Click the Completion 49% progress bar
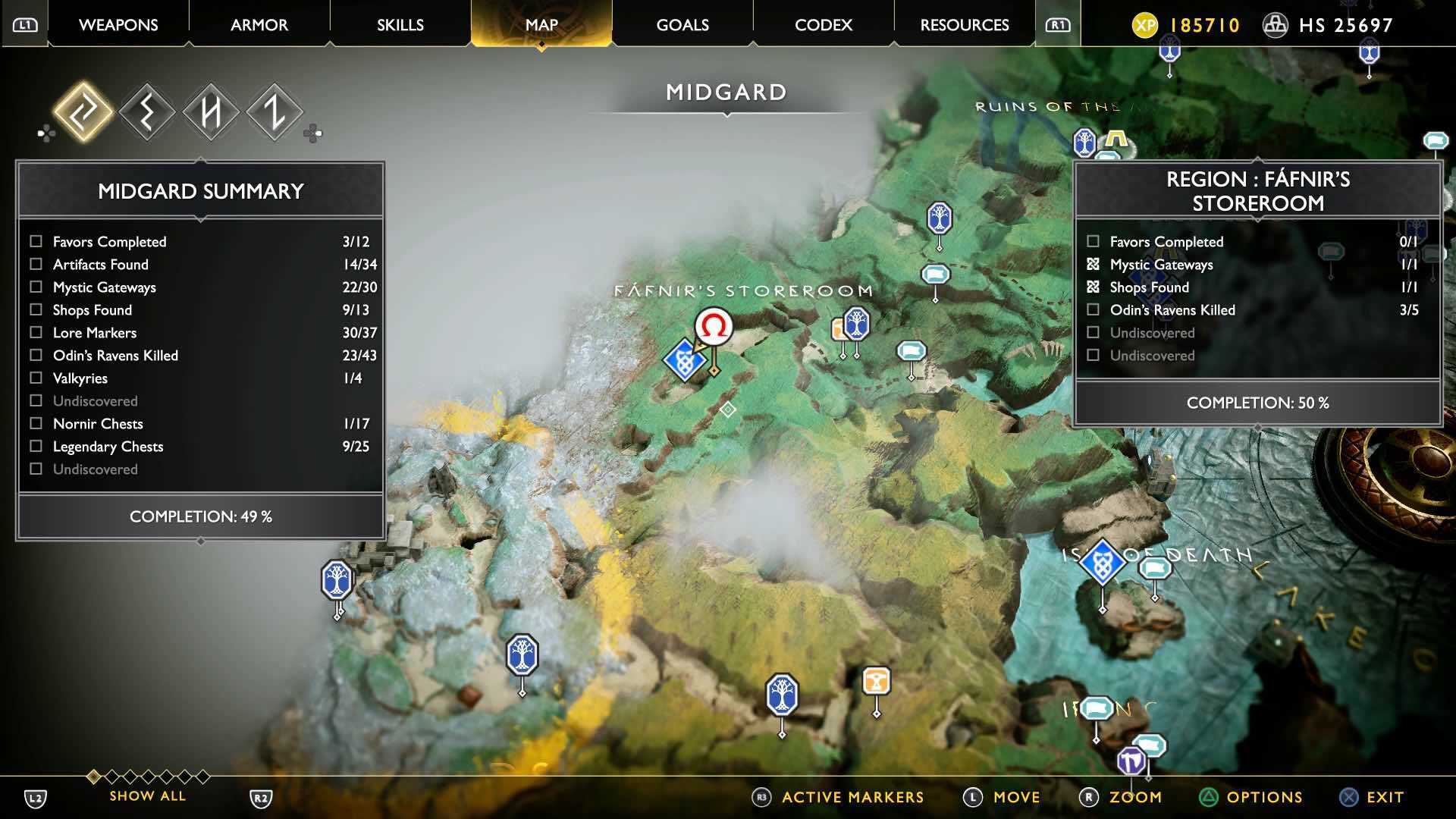The width and height of the screenshot is (1456, 819). click(x=199, y=516)
